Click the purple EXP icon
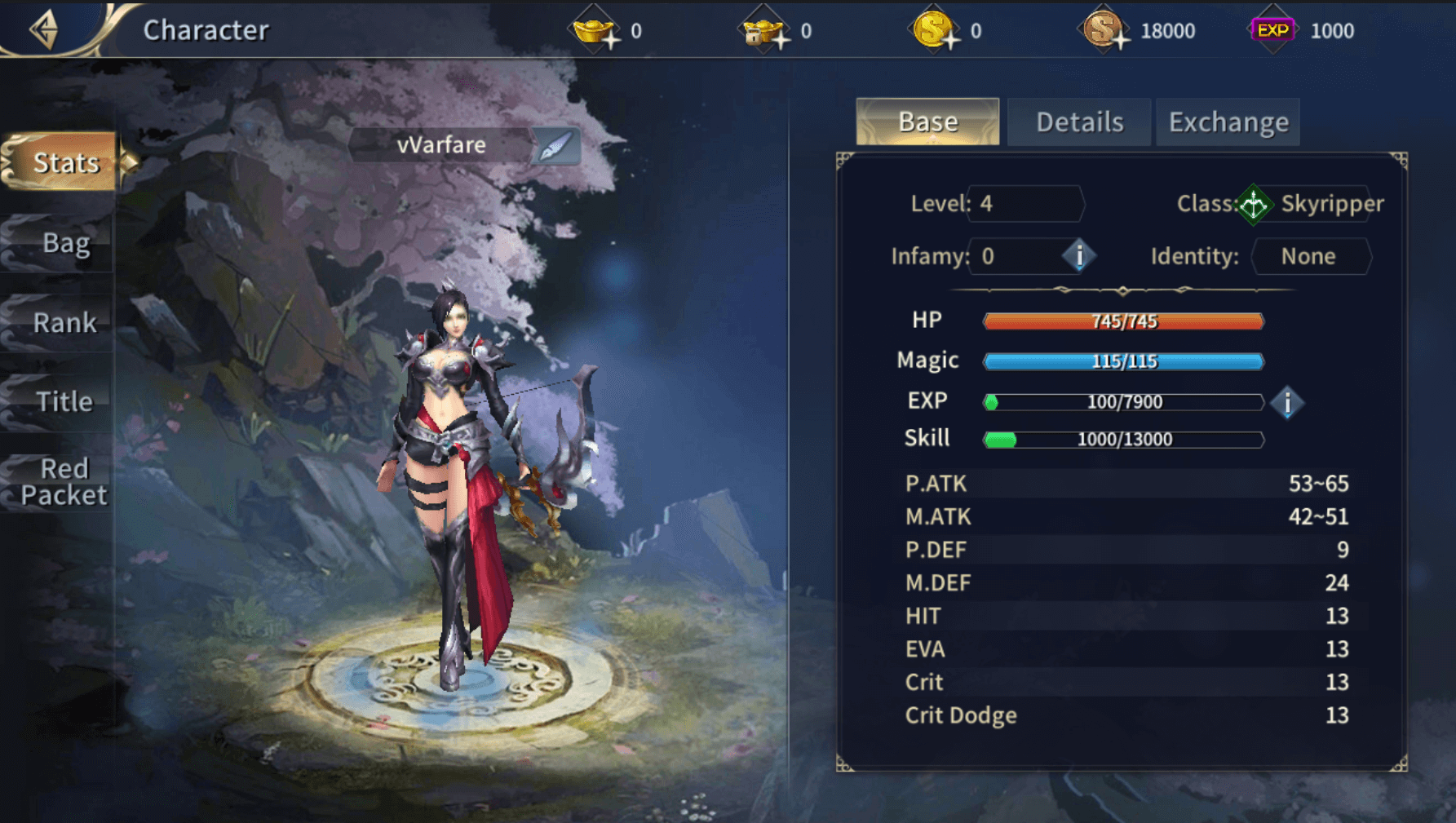Screen dimensions: 1456x823 (1272, 31)
